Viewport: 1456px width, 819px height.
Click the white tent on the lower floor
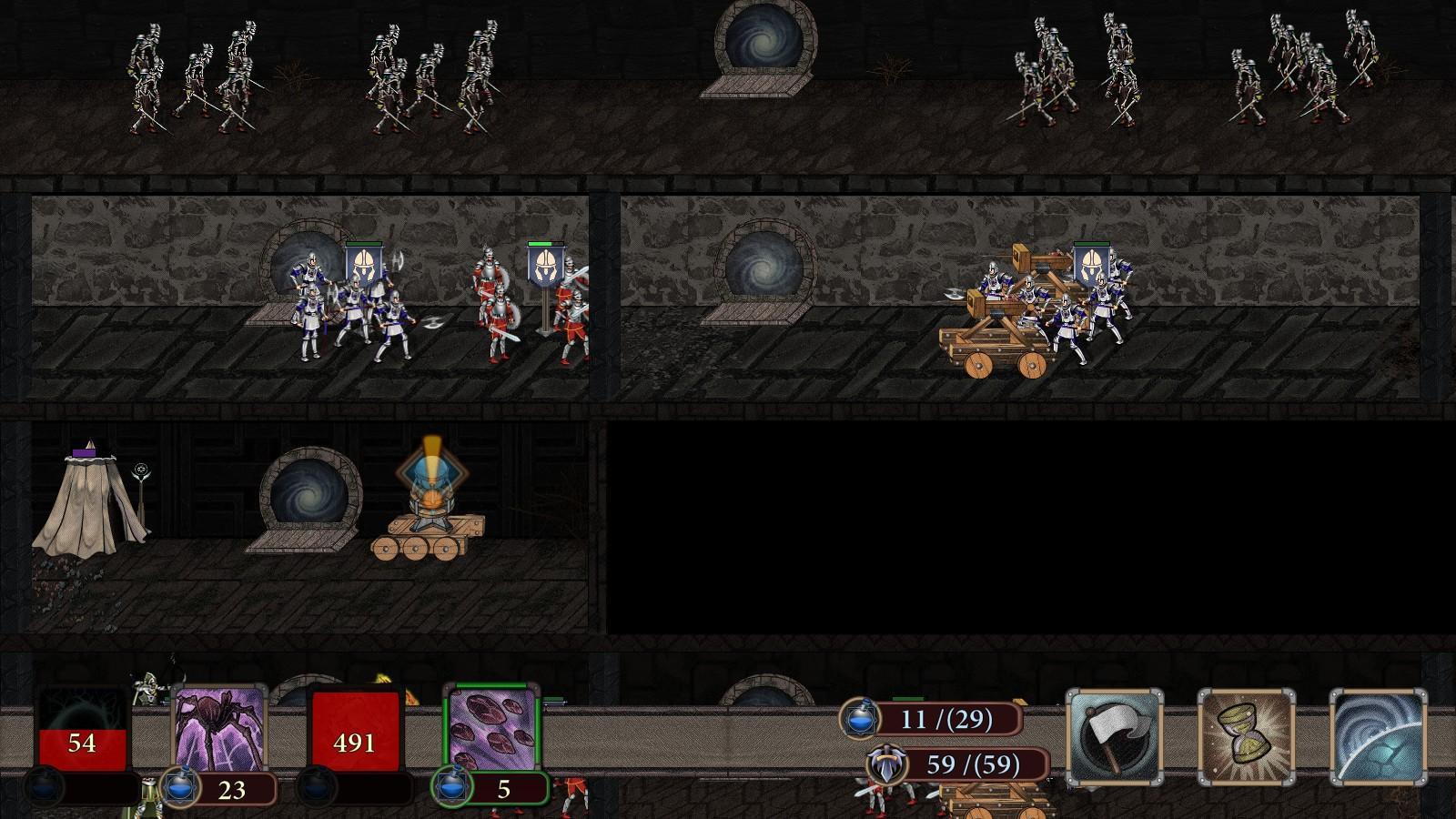point(86,500)
